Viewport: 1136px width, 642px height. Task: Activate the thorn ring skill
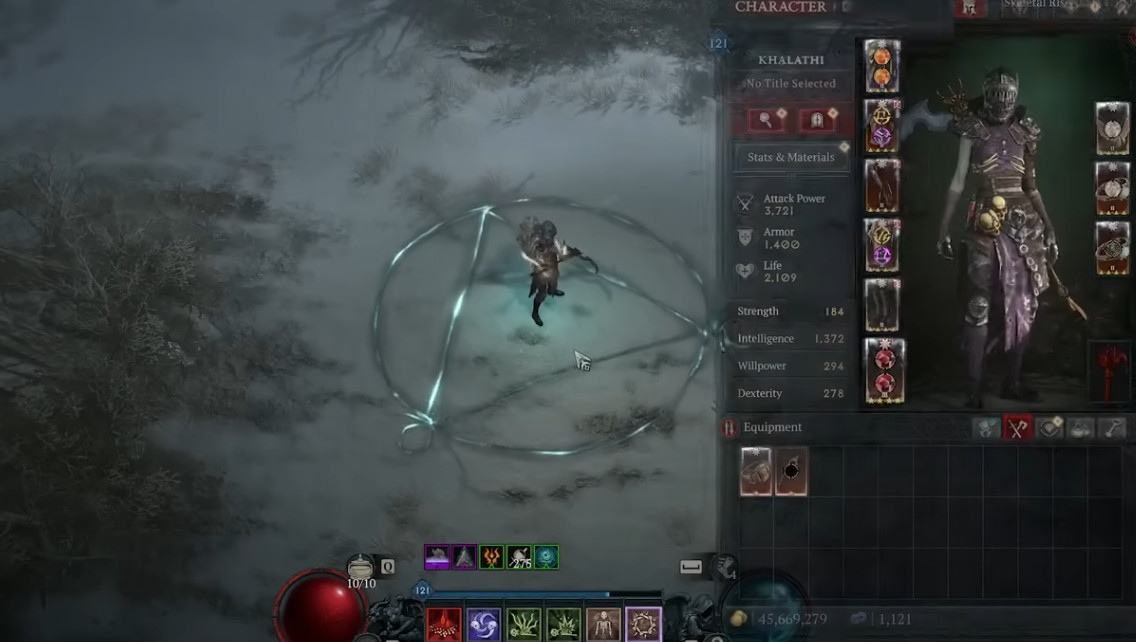[643, 625]
